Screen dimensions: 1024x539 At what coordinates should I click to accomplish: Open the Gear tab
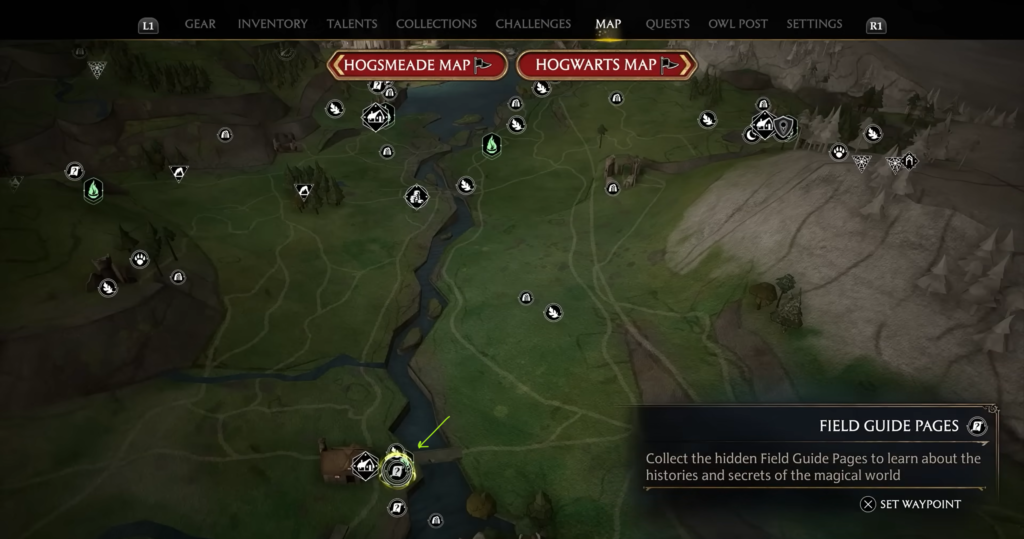[x=200, y=24]
